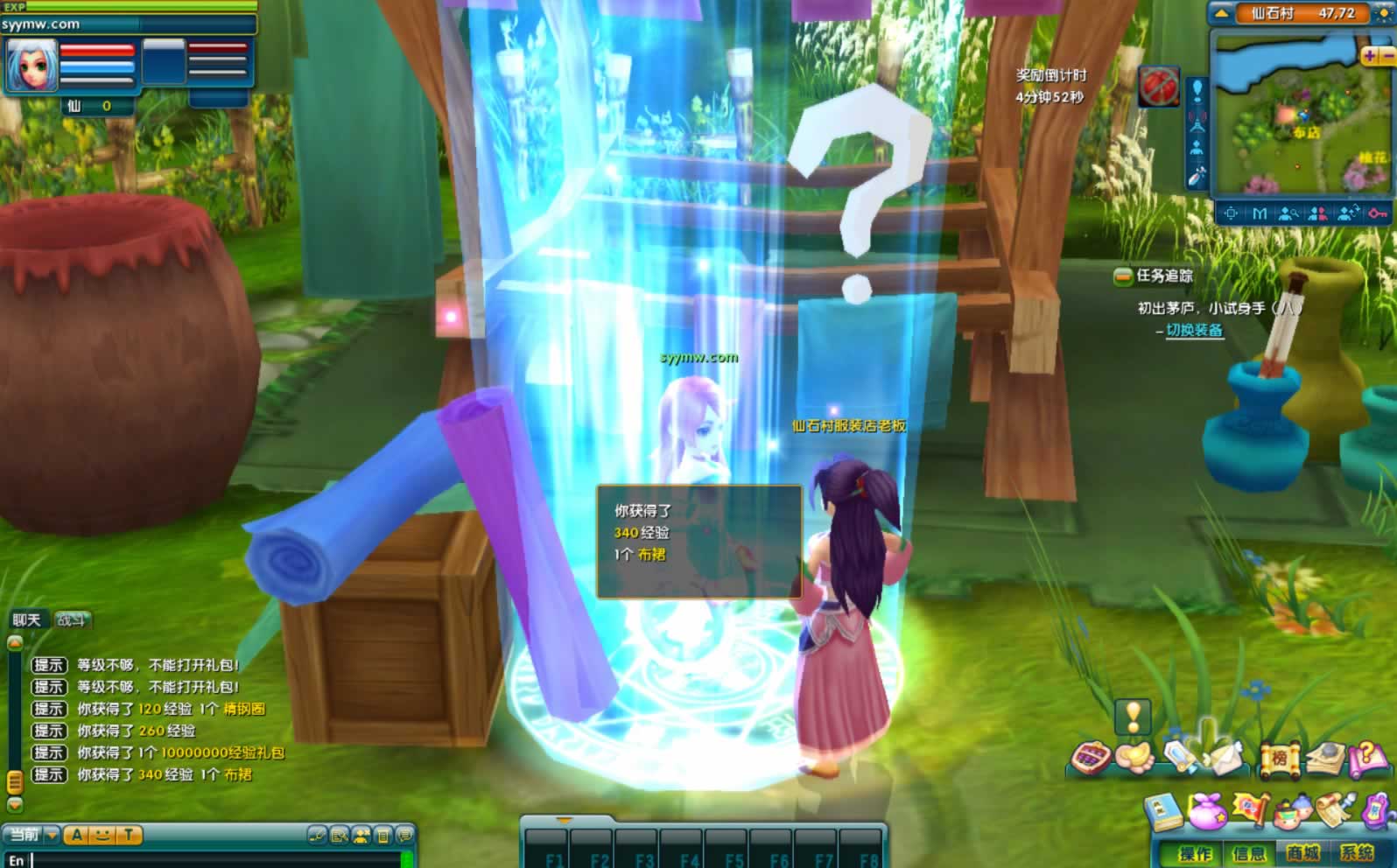The width and height of the screenshot is (1397, 868).
Task: Zoom out the minimap with minus button
Action: pos(1386,55)
